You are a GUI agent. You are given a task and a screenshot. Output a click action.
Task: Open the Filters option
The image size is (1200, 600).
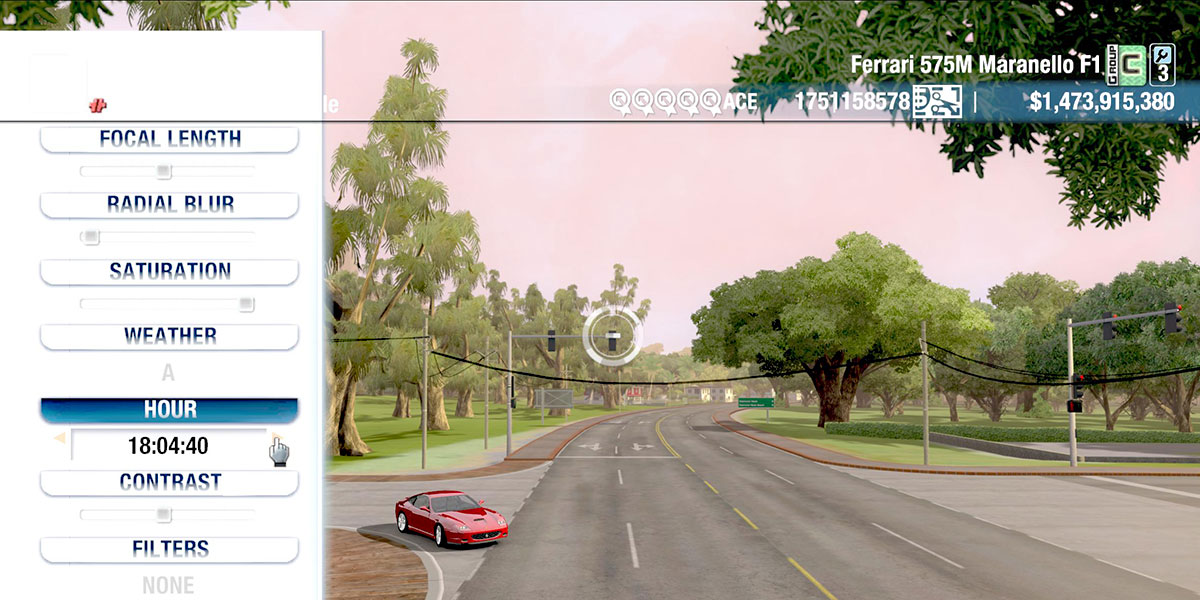point(169,549)
